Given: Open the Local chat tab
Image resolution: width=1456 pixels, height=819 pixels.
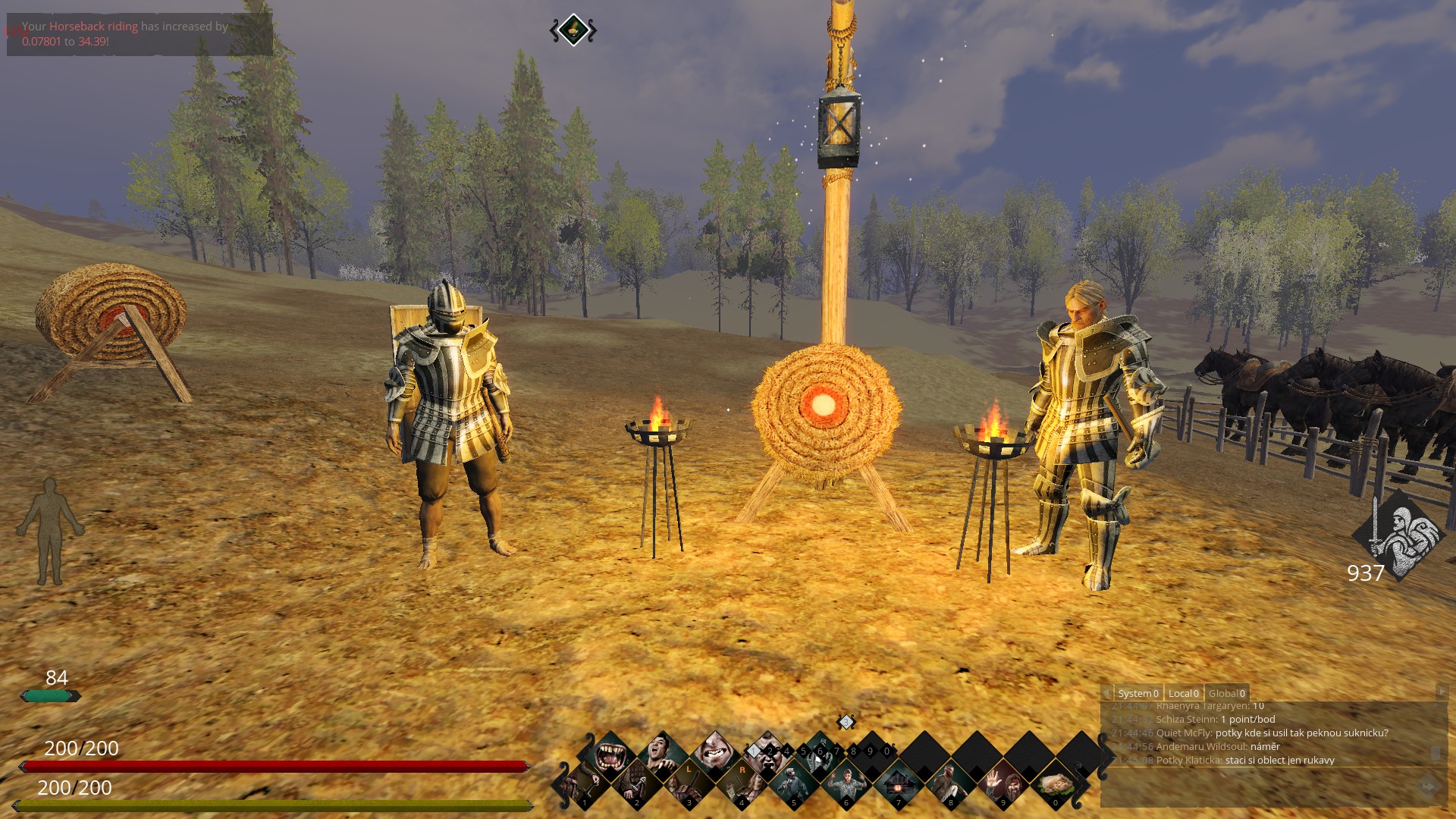Looking at the screenshot, I should tap(1183, 693).
